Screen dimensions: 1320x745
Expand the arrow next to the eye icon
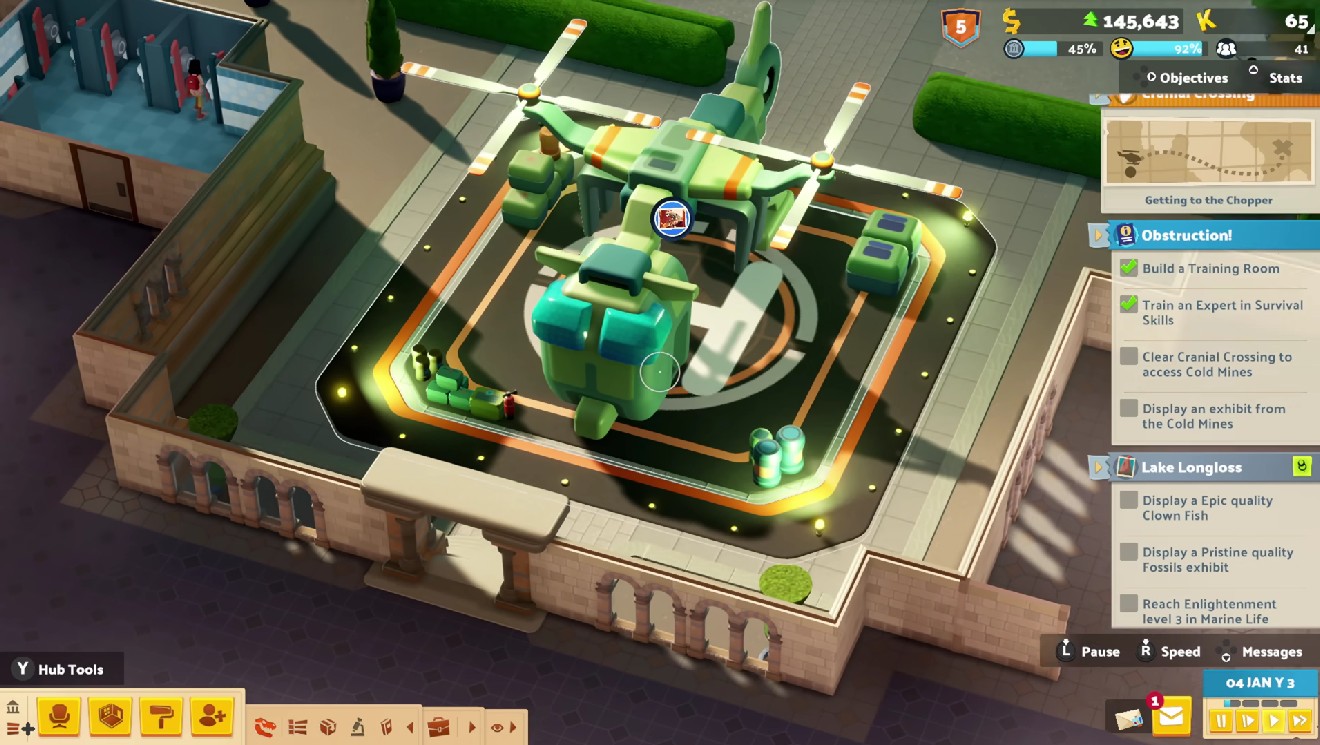click(x=513, y=727)
